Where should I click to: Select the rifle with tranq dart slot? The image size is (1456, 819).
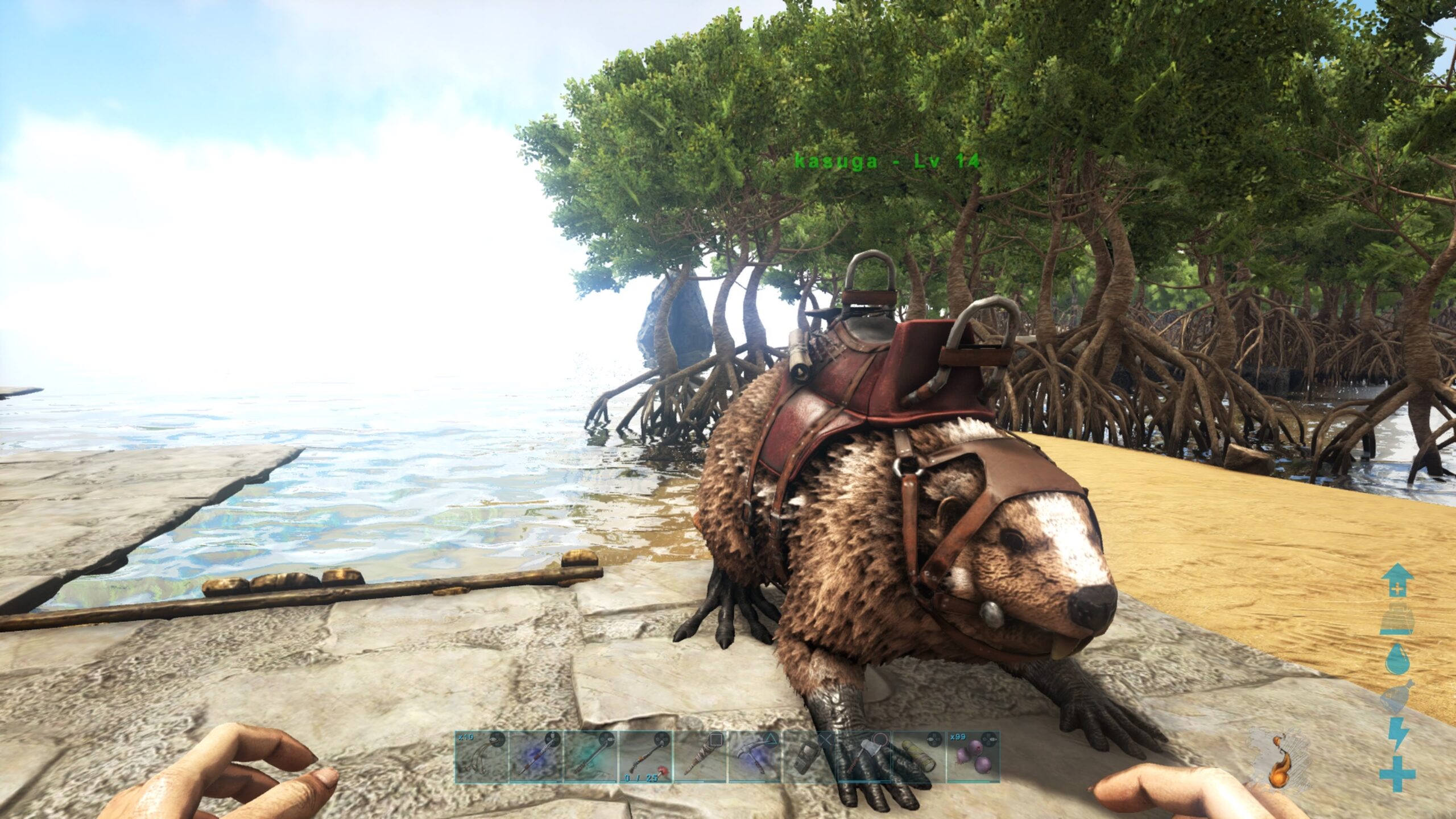click(x=645, y=756)
